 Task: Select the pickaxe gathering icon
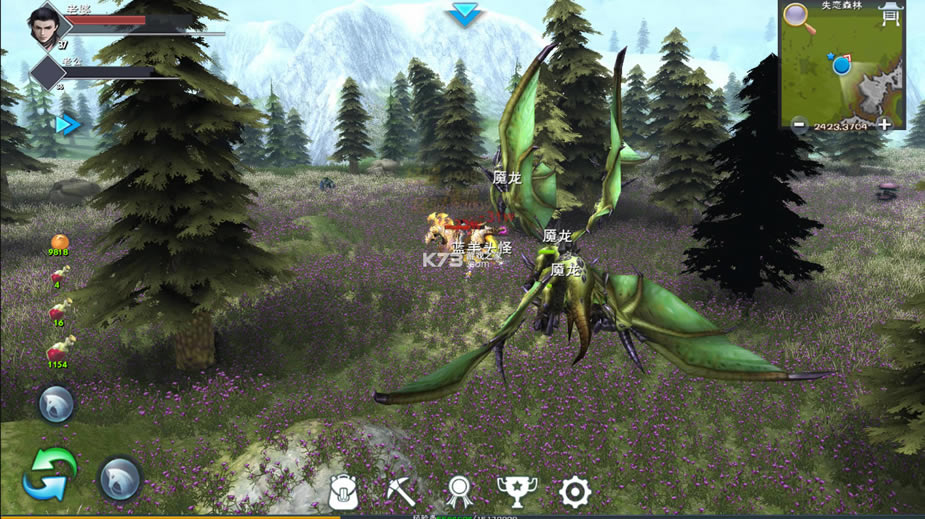402,490
